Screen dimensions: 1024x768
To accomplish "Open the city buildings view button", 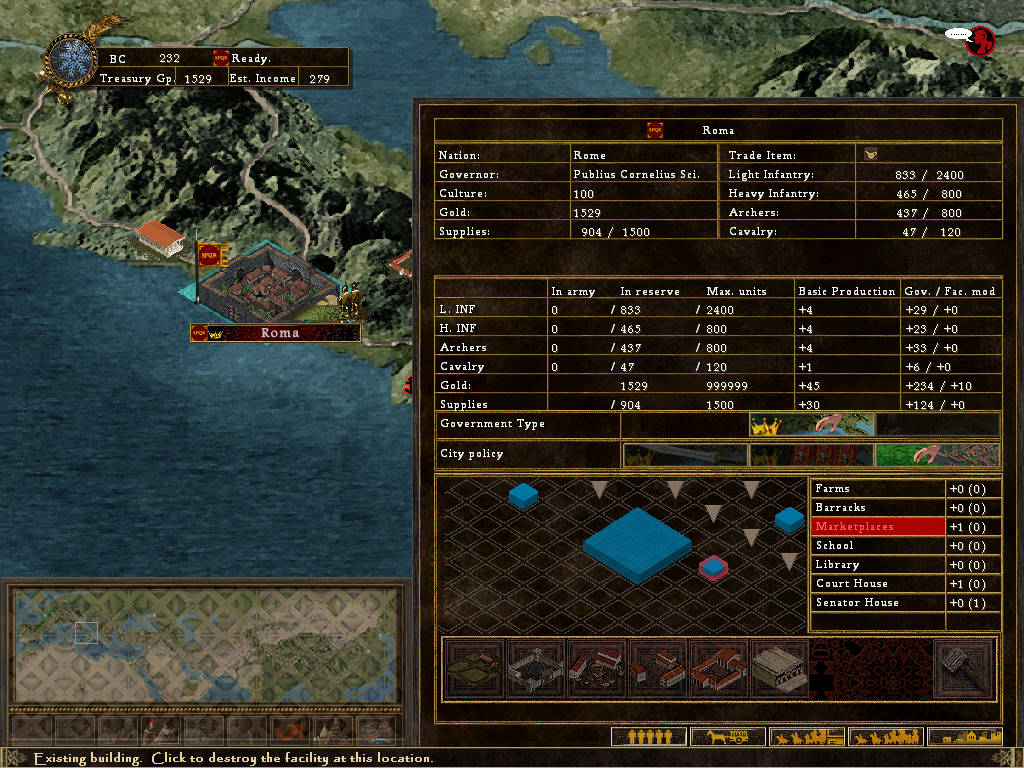I will 964,737.
